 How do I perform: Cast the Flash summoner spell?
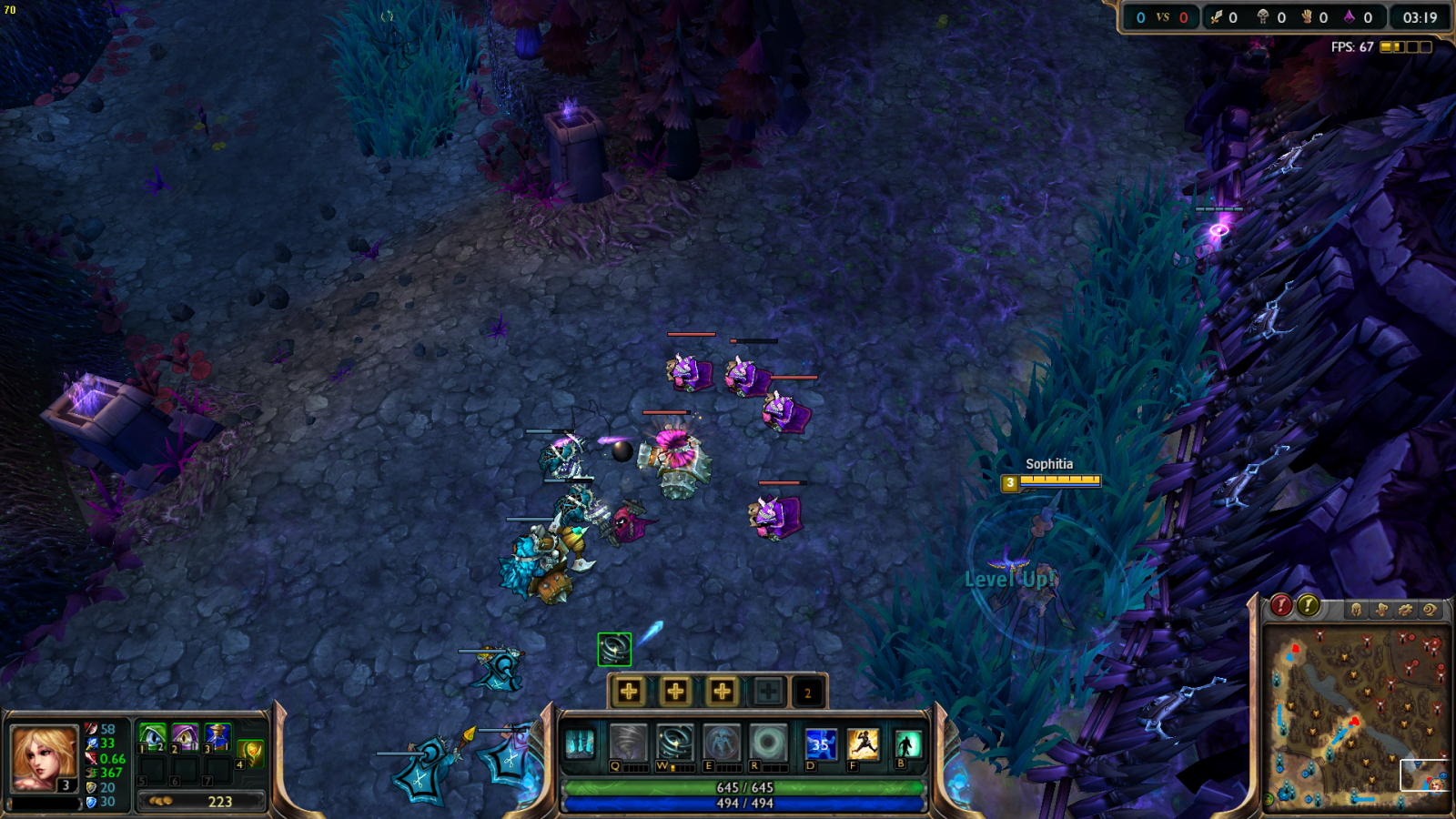863,743
